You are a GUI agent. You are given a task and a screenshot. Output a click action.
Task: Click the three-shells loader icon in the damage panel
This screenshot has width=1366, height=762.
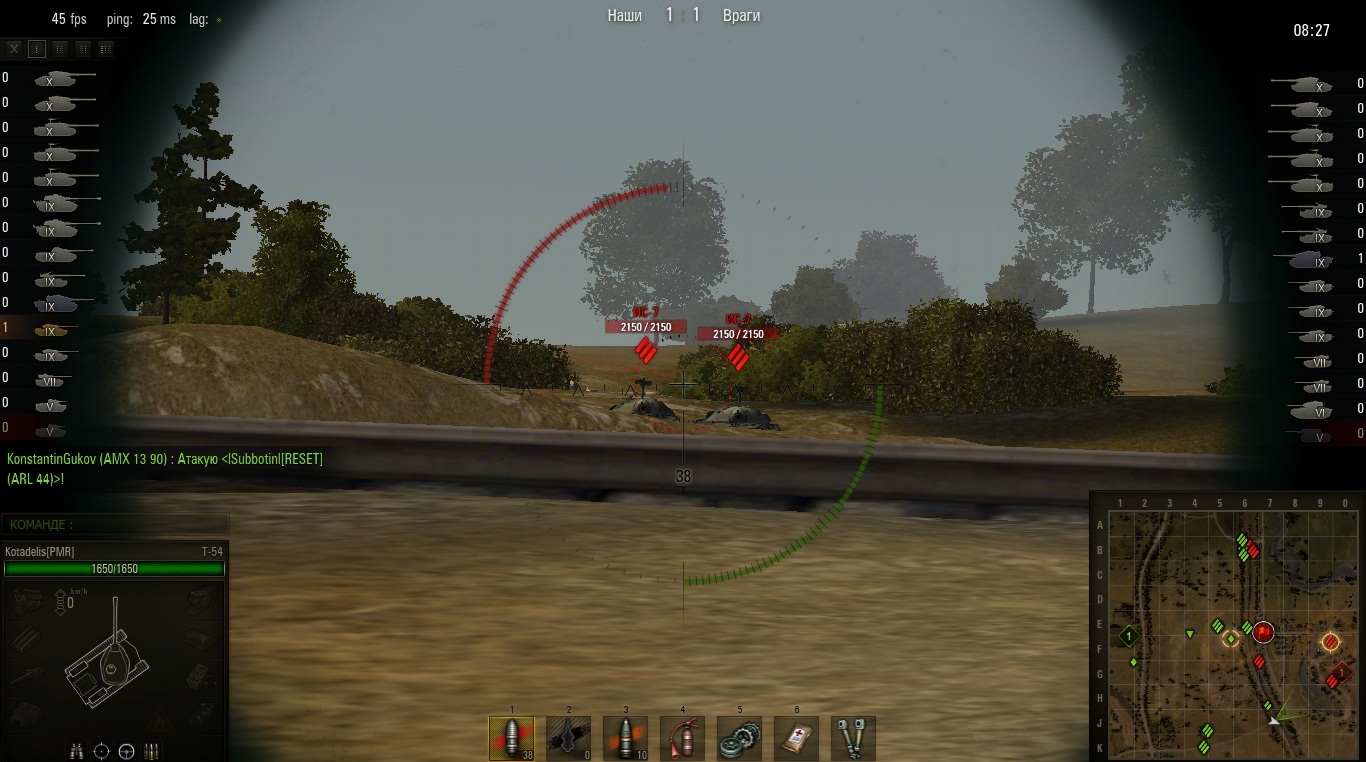point(152,751)
